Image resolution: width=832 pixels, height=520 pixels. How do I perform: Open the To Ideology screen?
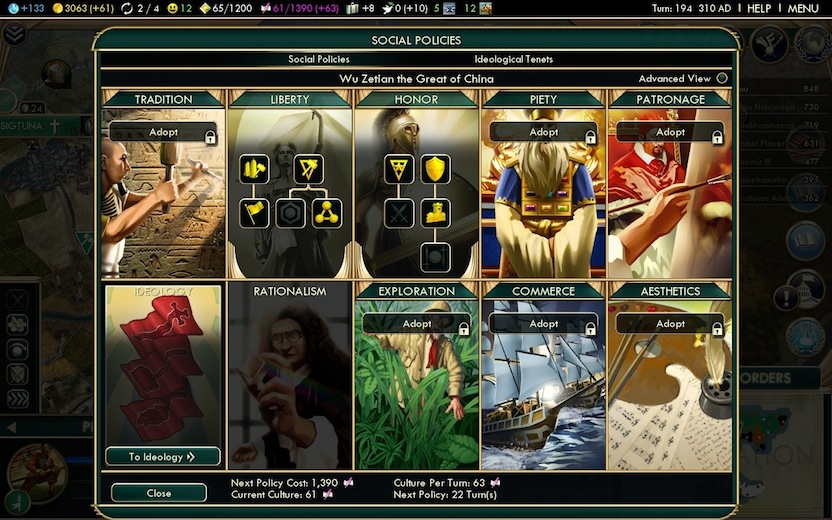coord(162,457)
